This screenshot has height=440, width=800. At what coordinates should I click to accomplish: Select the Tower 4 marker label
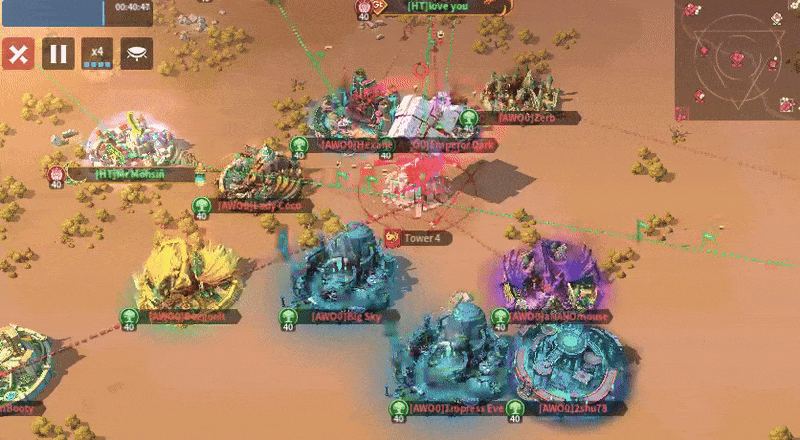pos(420,238)
